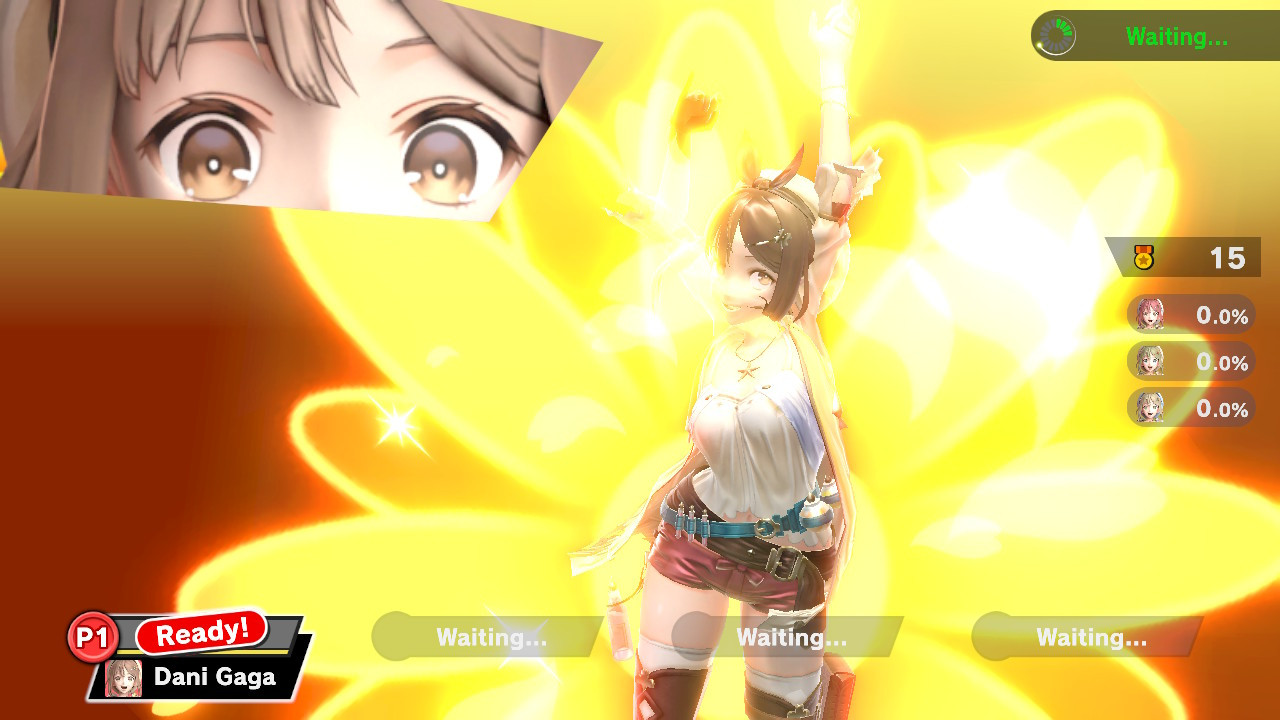Click the red P1 player badge
This screenshot has height=720, width=1280.
point(95,634)
